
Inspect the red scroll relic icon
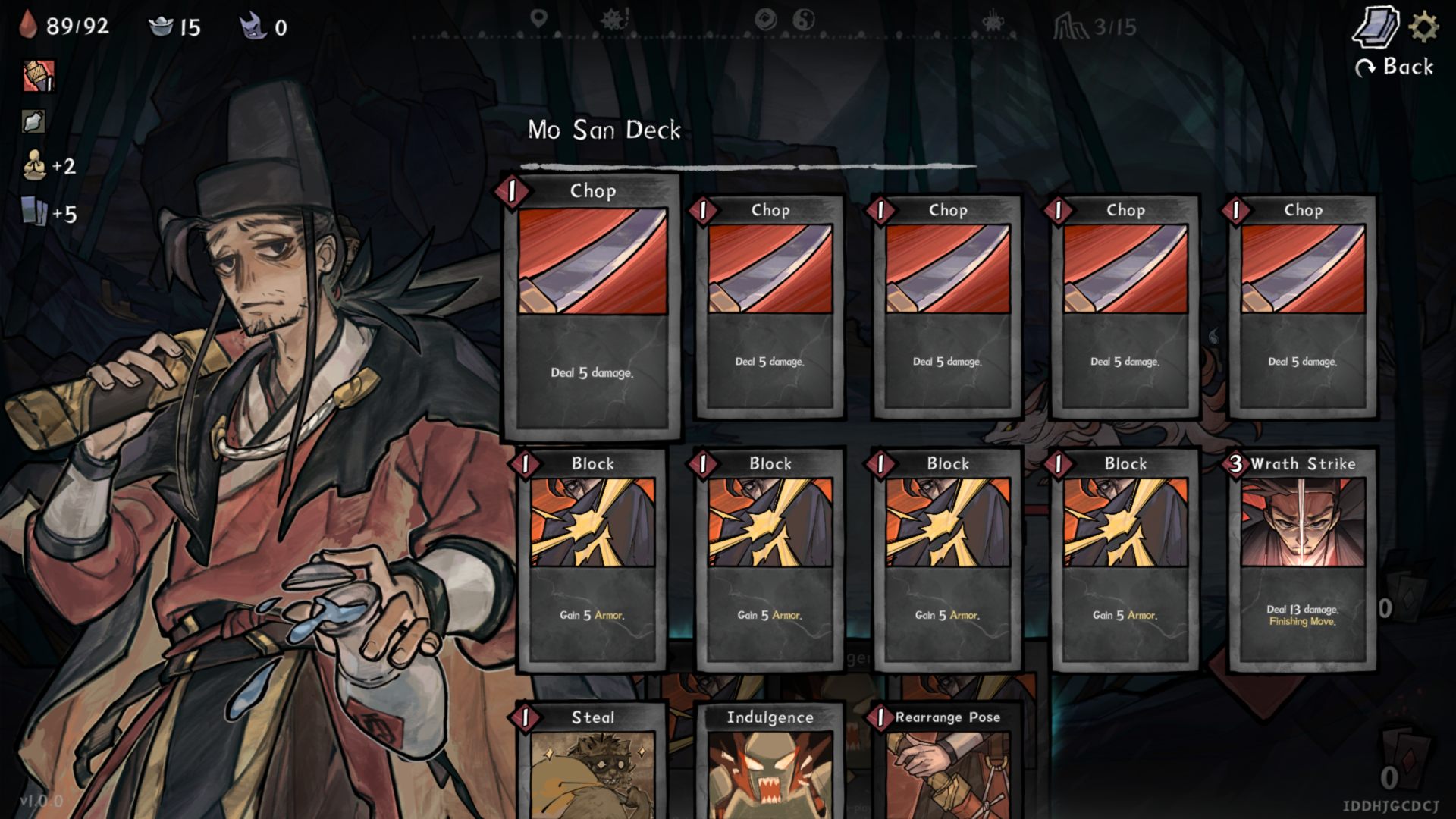(x=38, y=76)
